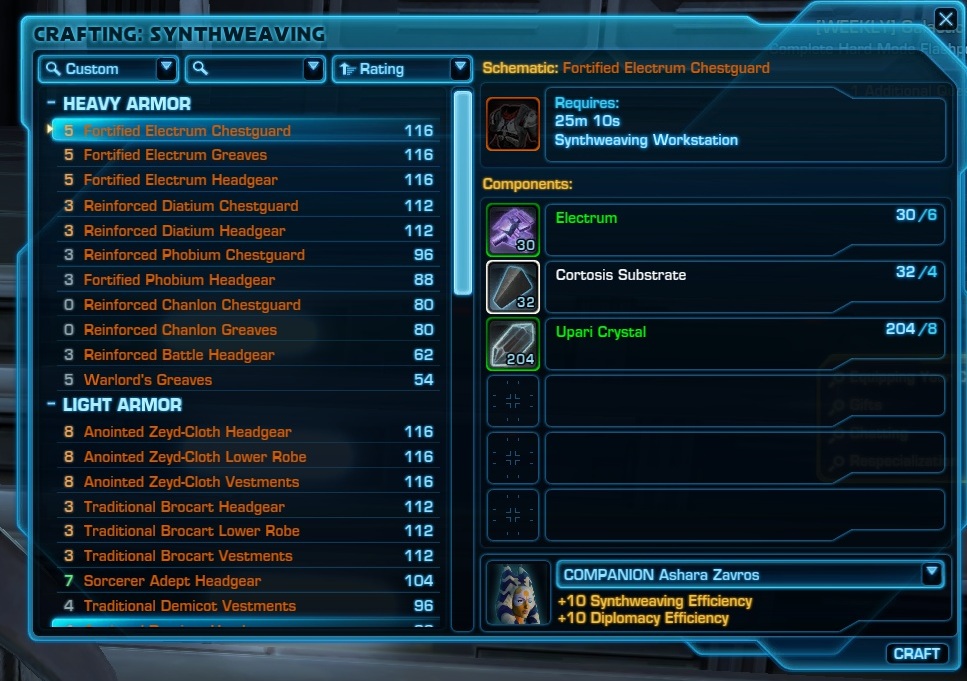Collapse the Light Armor category
967x681 pixels.
(x=51, y=405)
